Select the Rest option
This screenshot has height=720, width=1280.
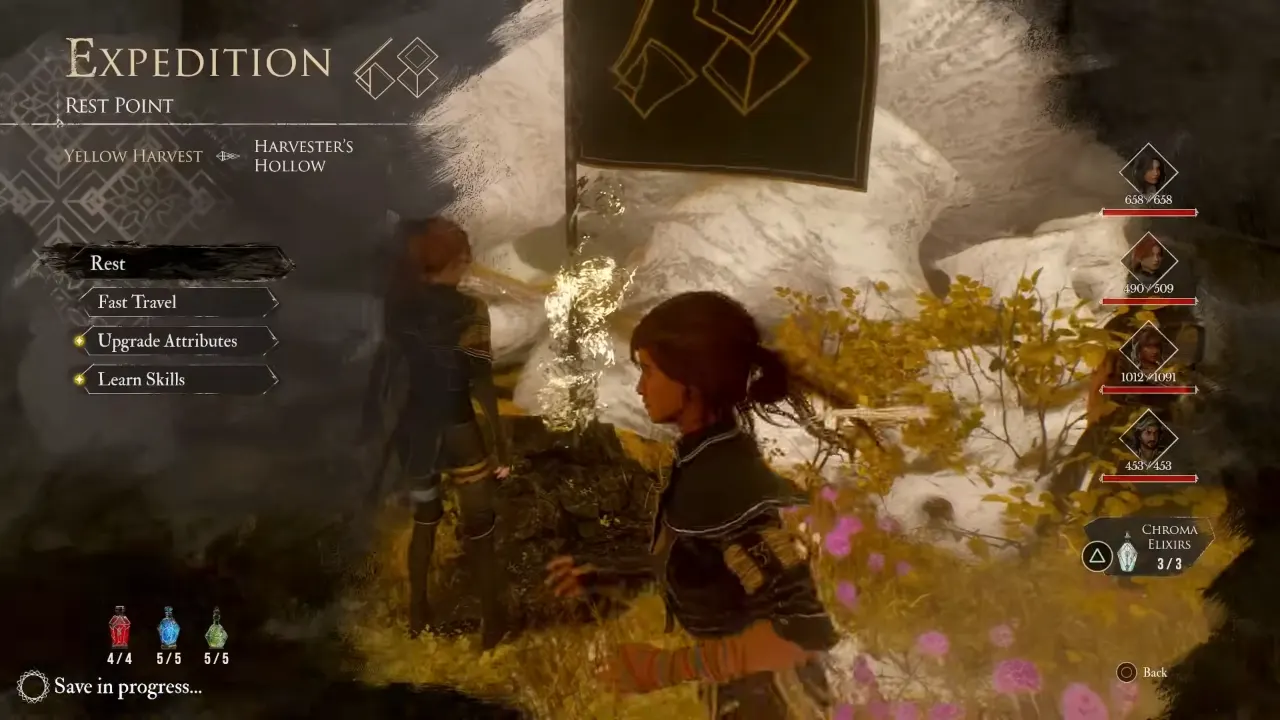coord(110,263)
